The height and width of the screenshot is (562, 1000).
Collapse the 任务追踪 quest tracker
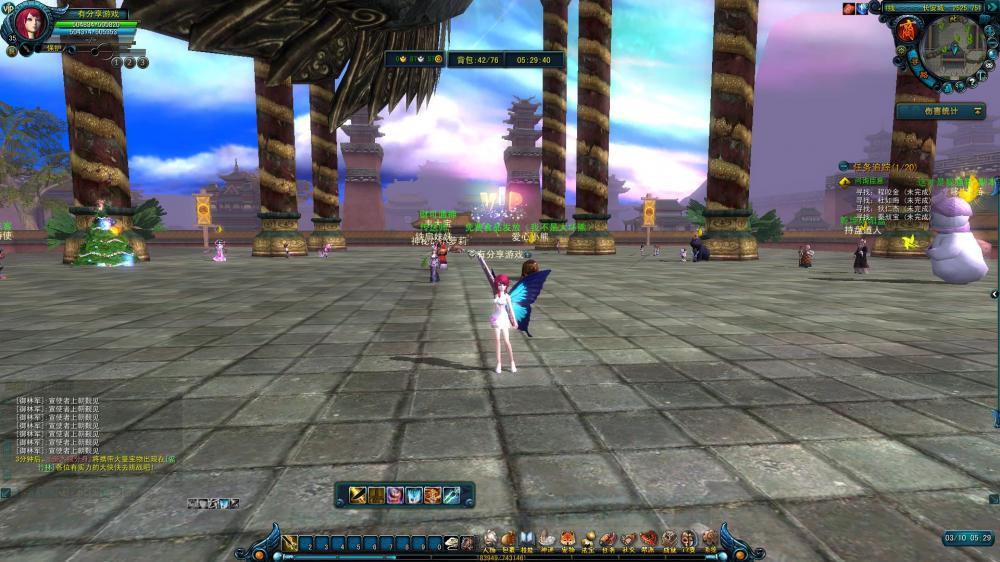coord(845,166)
